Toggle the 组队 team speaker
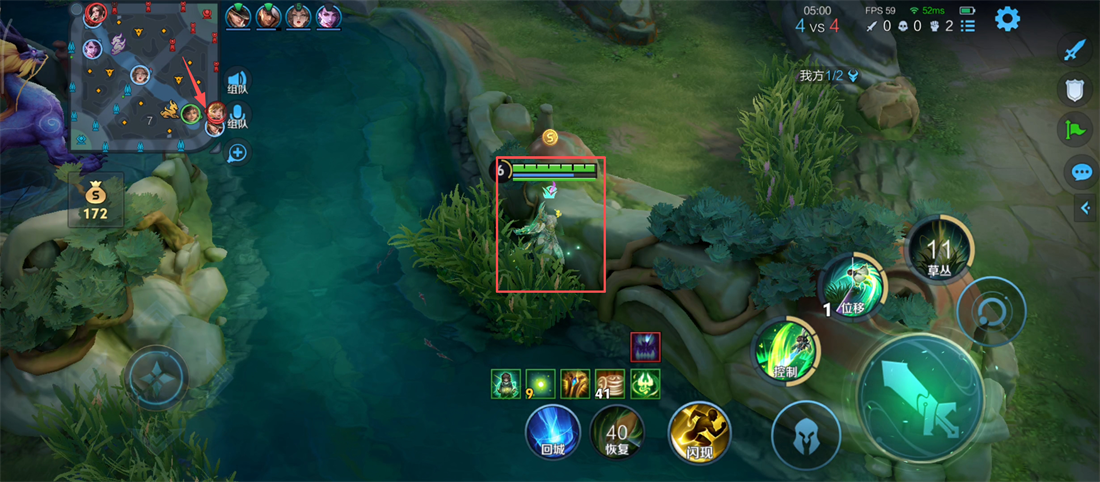The image size is (1100, 482). tap(237, 81)
